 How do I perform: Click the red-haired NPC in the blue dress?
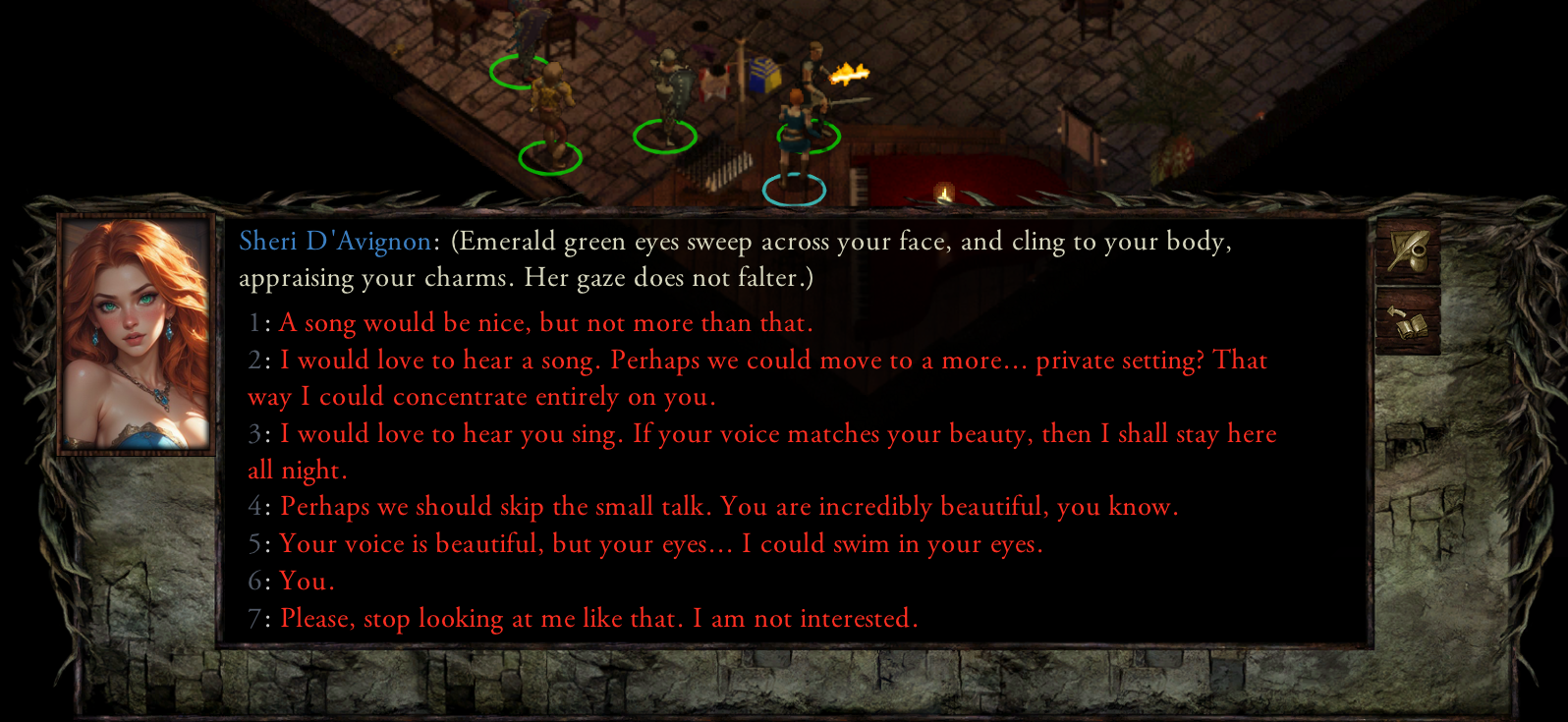click(x=794, y=128)
